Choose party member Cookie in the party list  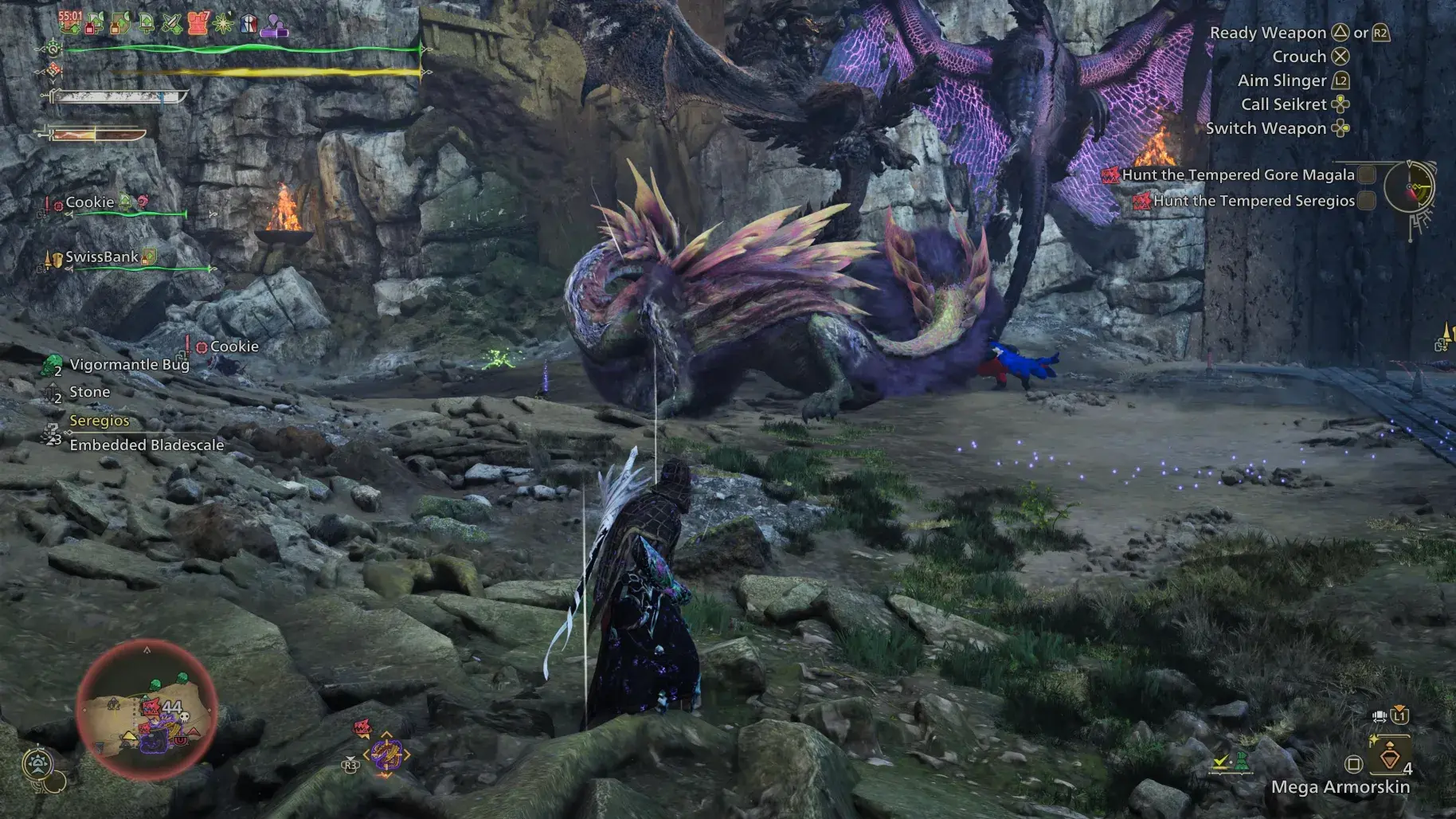pyautogui.click(x=90, y=202)
